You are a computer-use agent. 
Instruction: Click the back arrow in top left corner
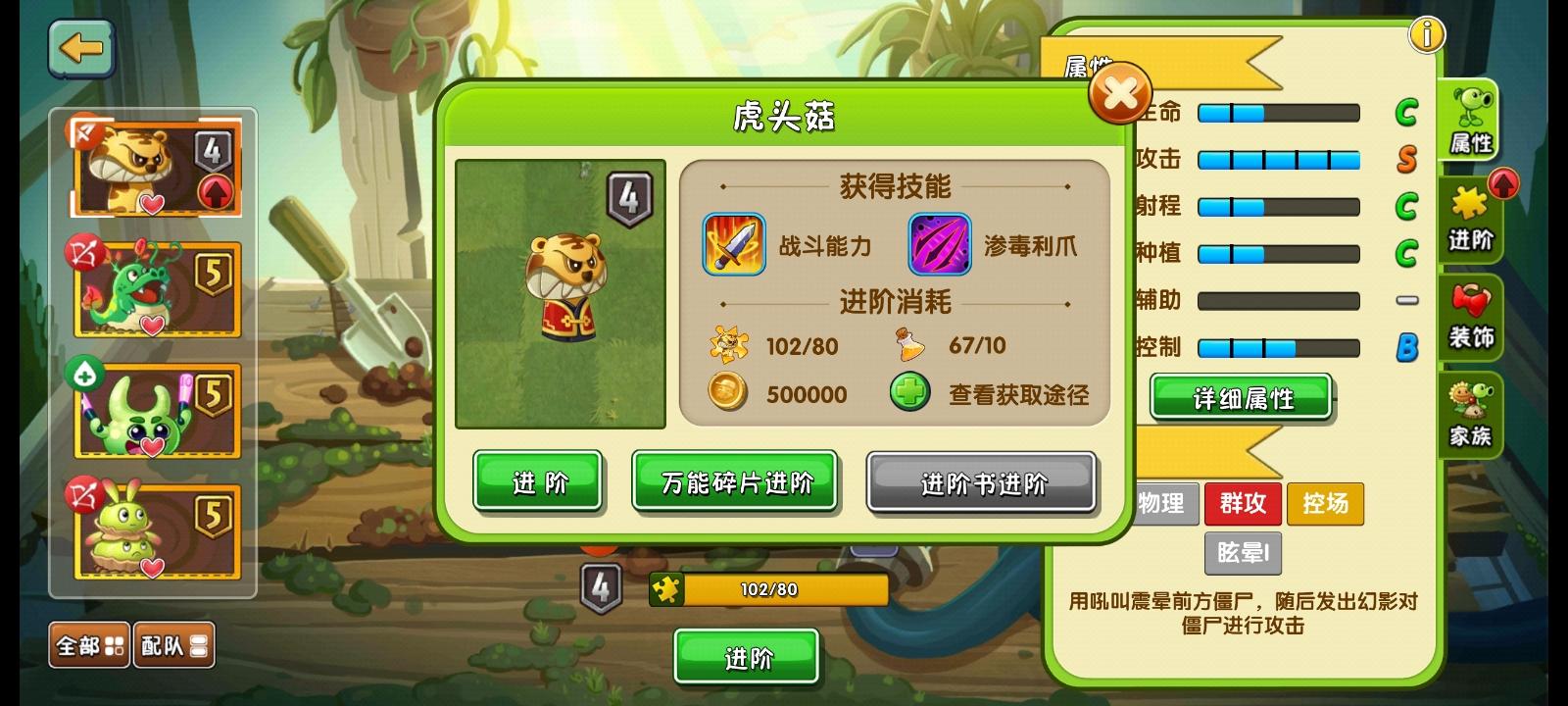pyautogui.click(x=82, y=51)
